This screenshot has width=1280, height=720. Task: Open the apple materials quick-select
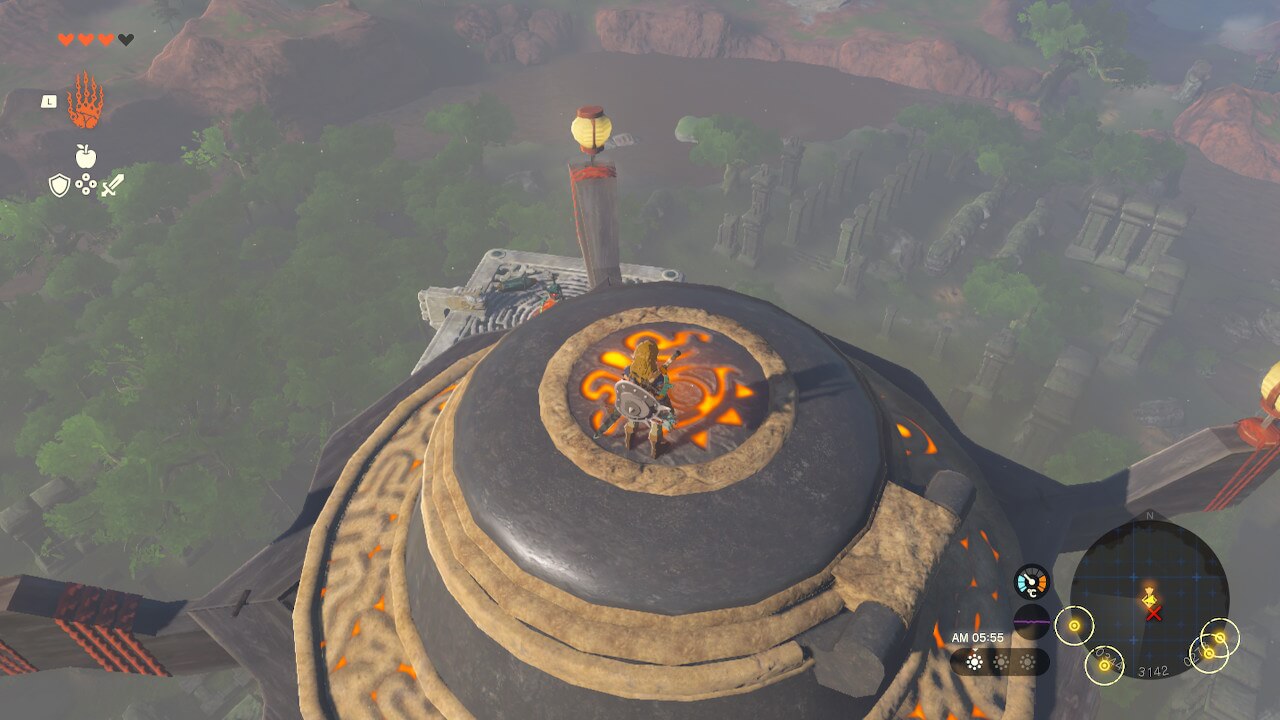coord(86,156)
